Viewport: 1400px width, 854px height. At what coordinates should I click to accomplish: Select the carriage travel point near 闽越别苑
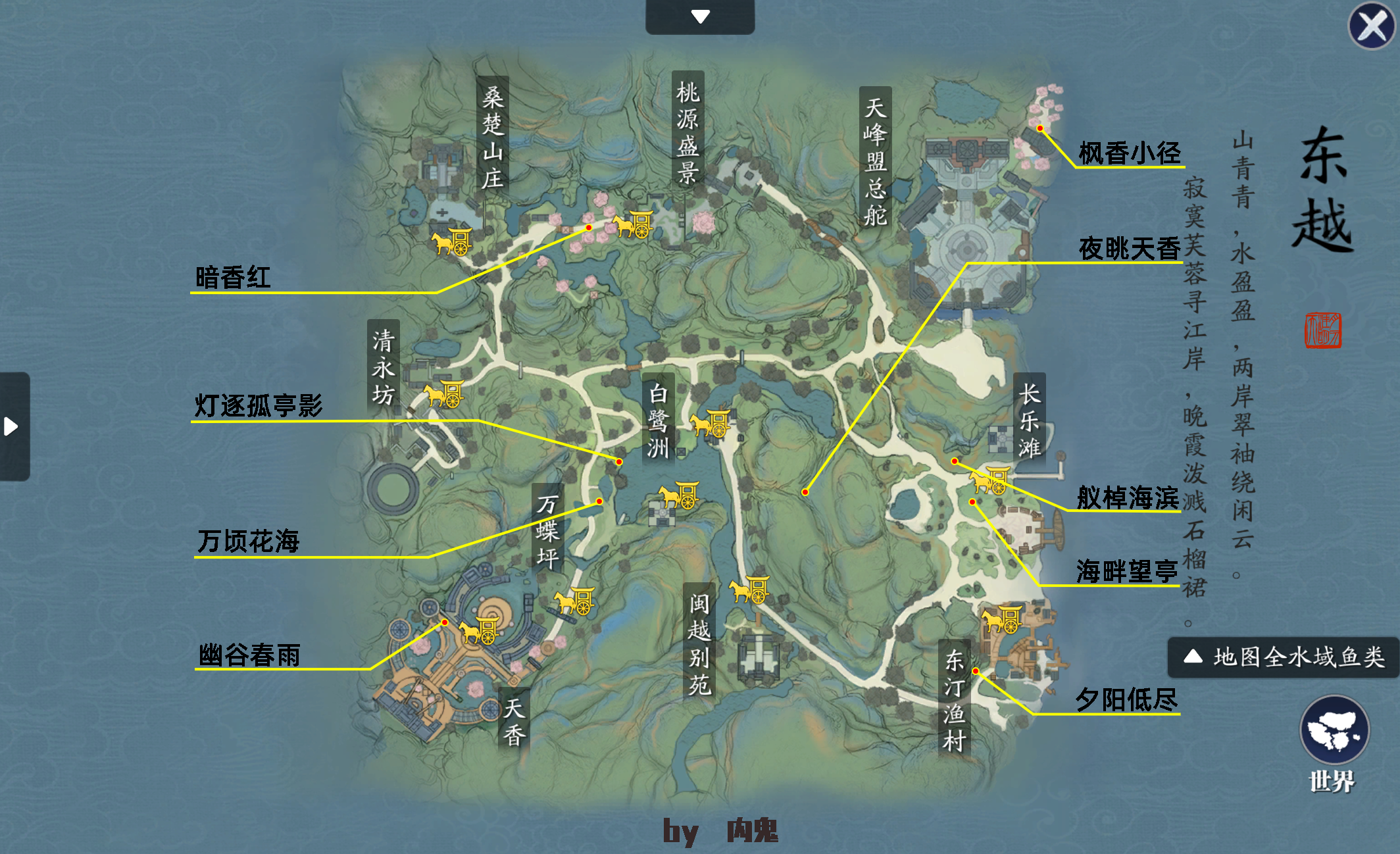tap(750, 590)
